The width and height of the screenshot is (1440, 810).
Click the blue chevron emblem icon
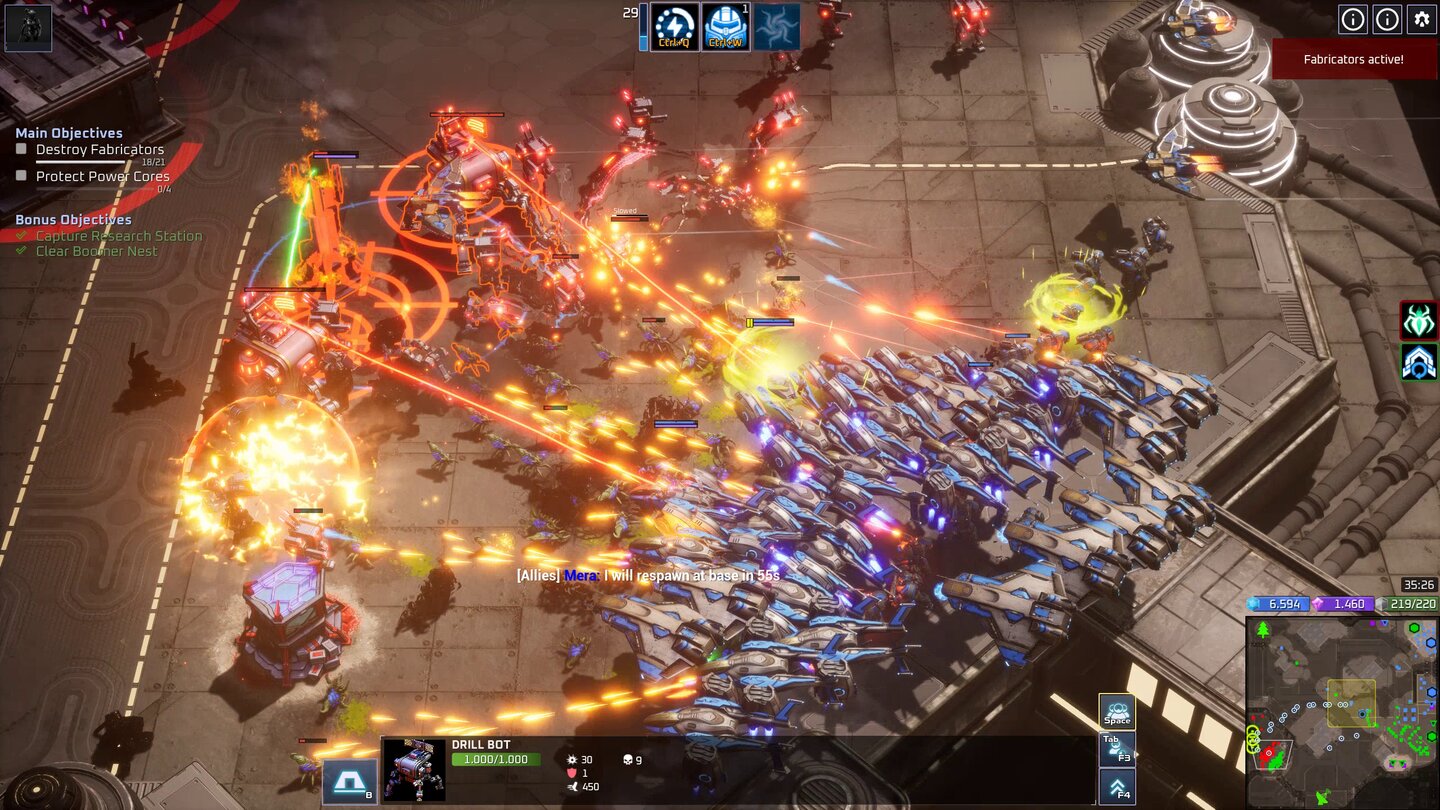click(x=1419, y=362)
